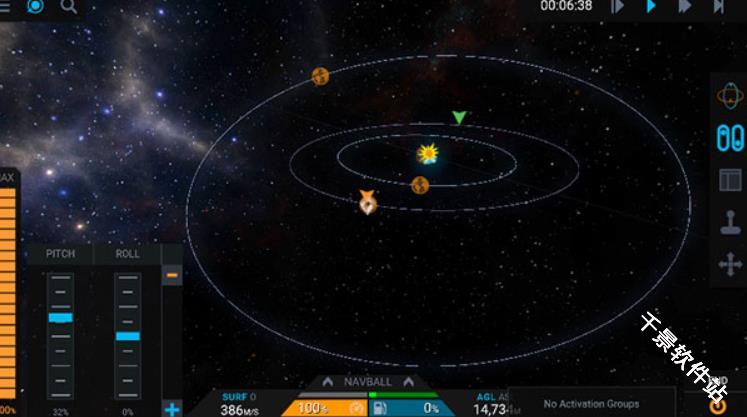Open the activation groups capsule icon
The image size is (747, 417).
tap(730, 138)
